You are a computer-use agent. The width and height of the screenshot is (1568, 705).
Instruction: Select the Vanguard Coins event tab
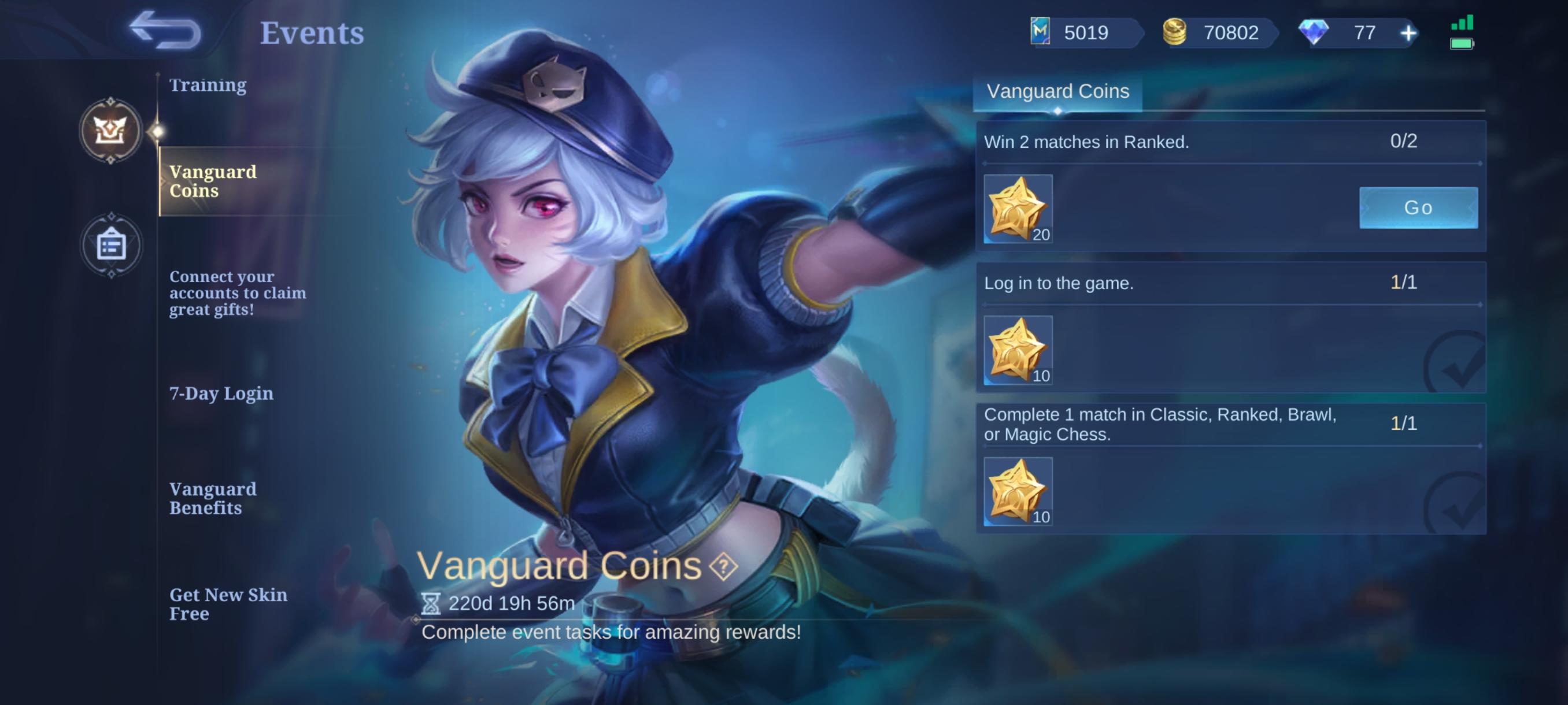pos(213,181)
